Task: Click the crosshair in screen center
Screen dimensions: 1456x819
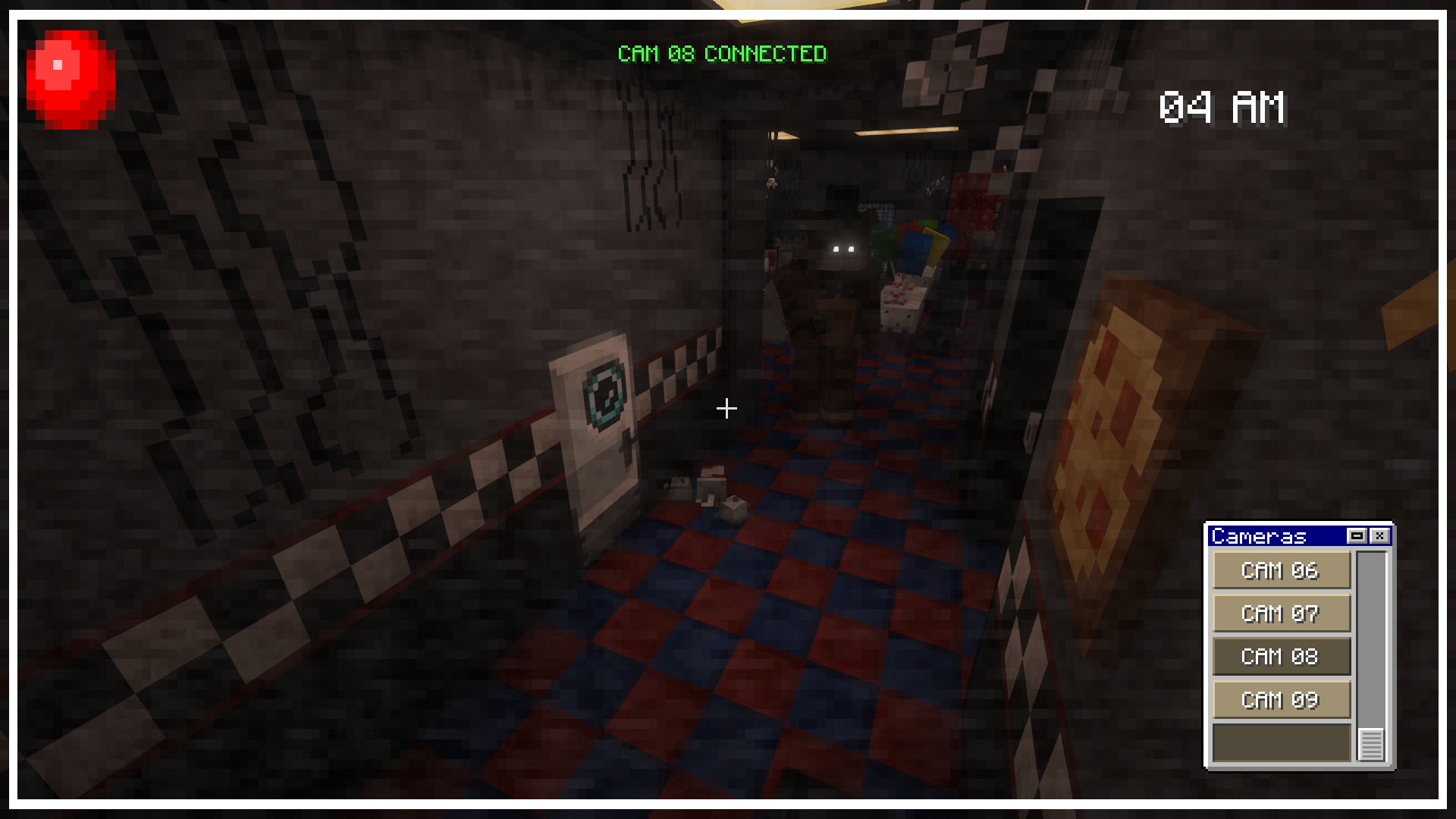Action: tap(726, 408)
